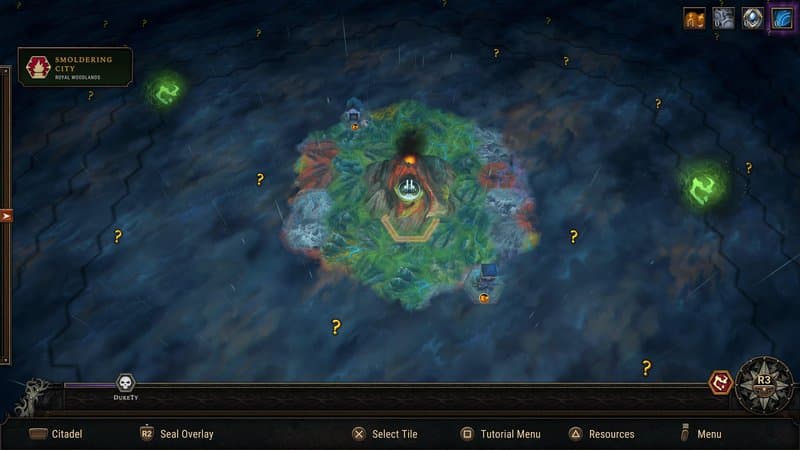The width and height of the screenshot is (800, 450).
Task: Select the blue swirl storm icon
Action: [781, 19]
